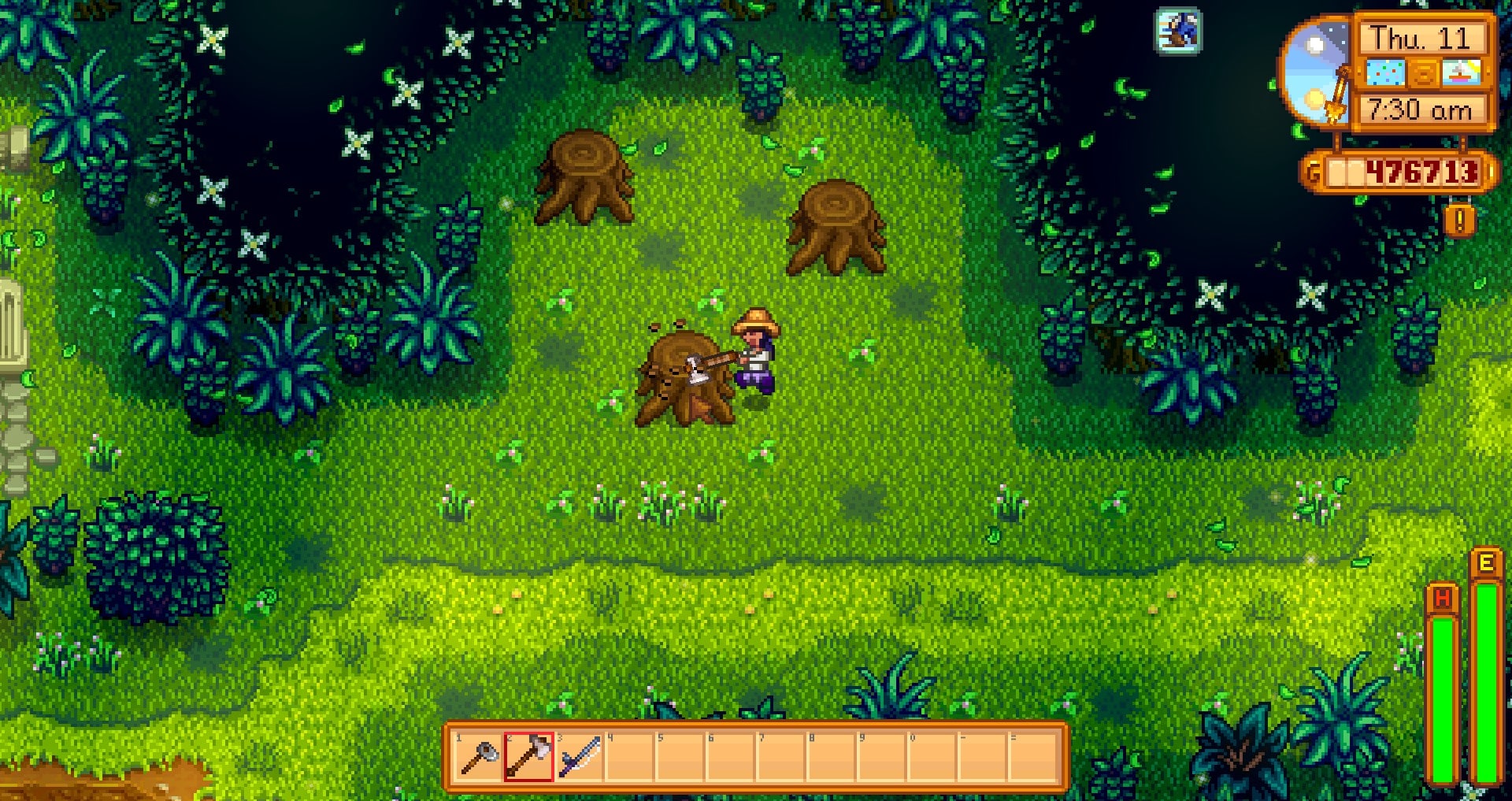Click the stump near the top of the clearing
The height and width of the screenshot is (801, 1512).
pos(583,177)
